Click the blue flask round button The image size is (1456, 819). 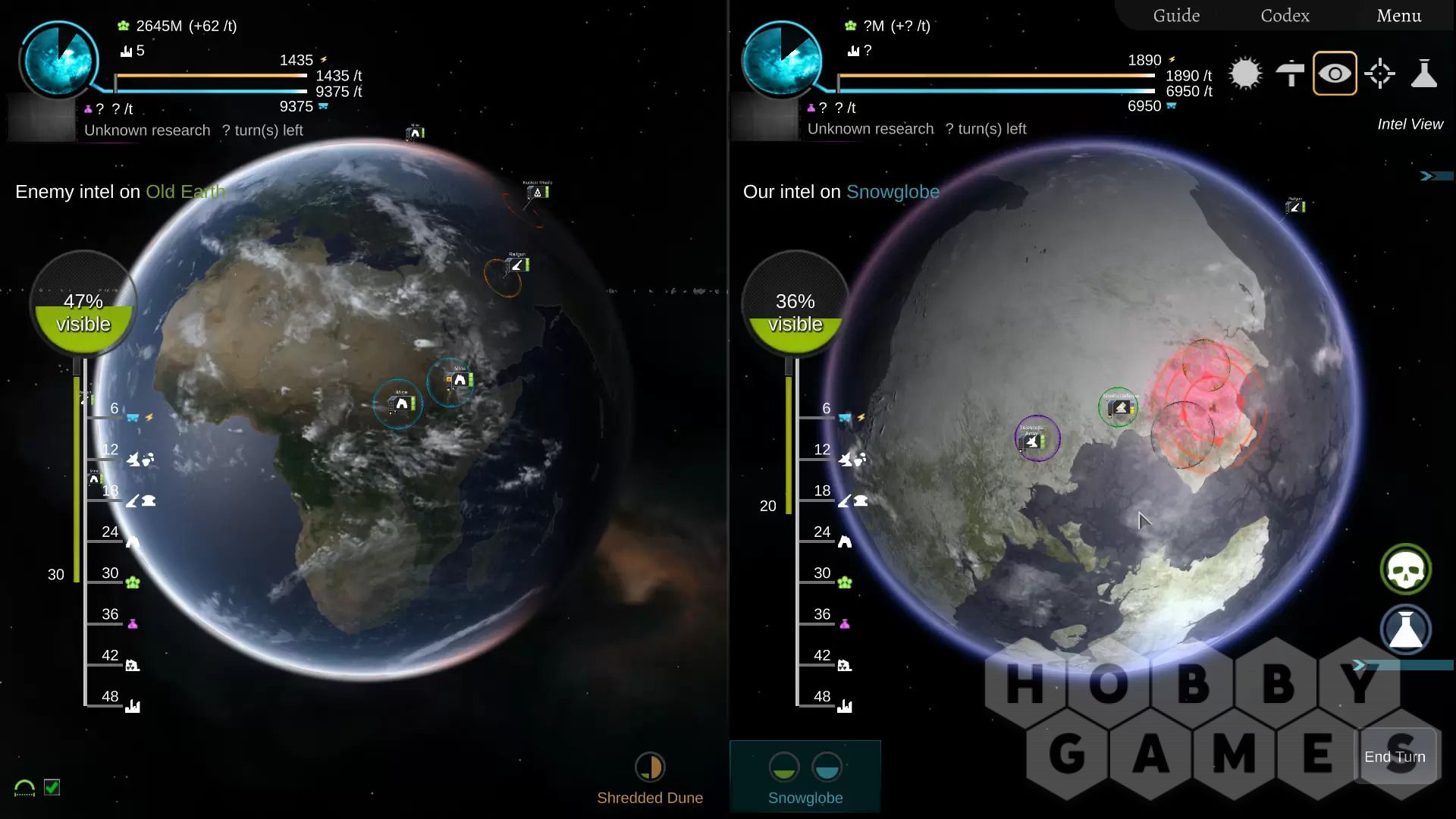click(x=1405, y=630)
